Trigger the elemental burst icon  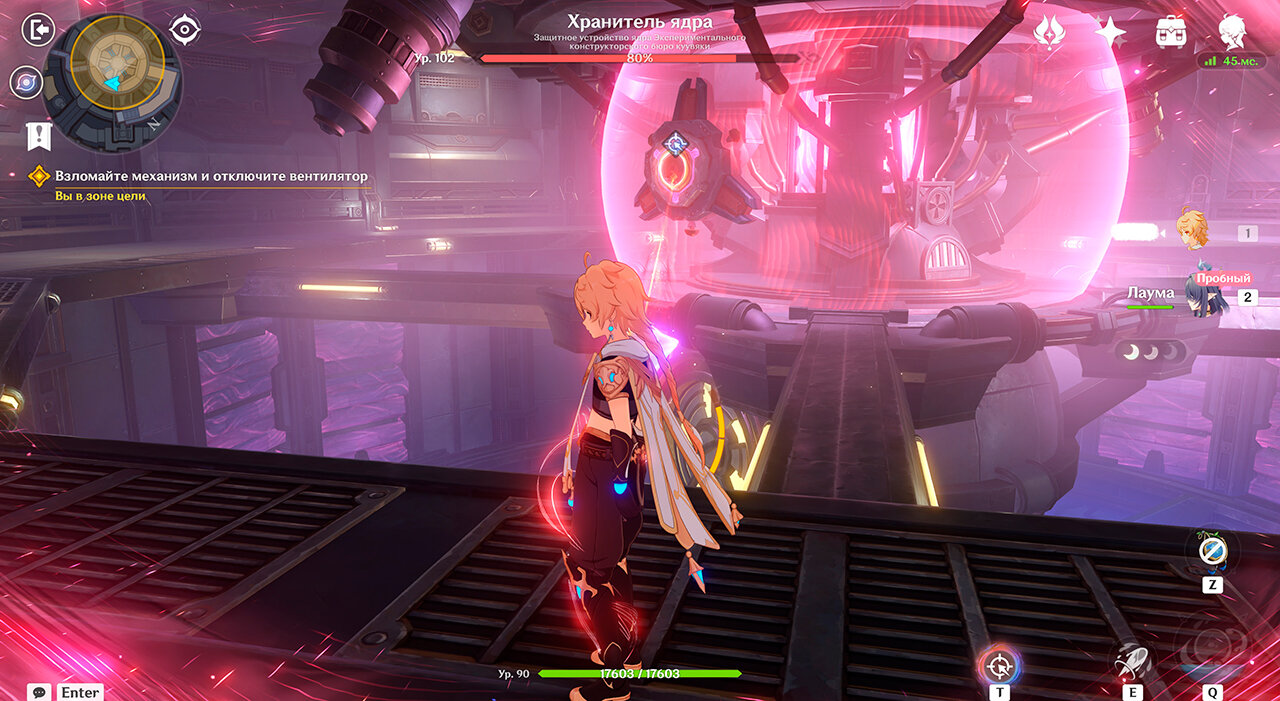point(1212,650)
